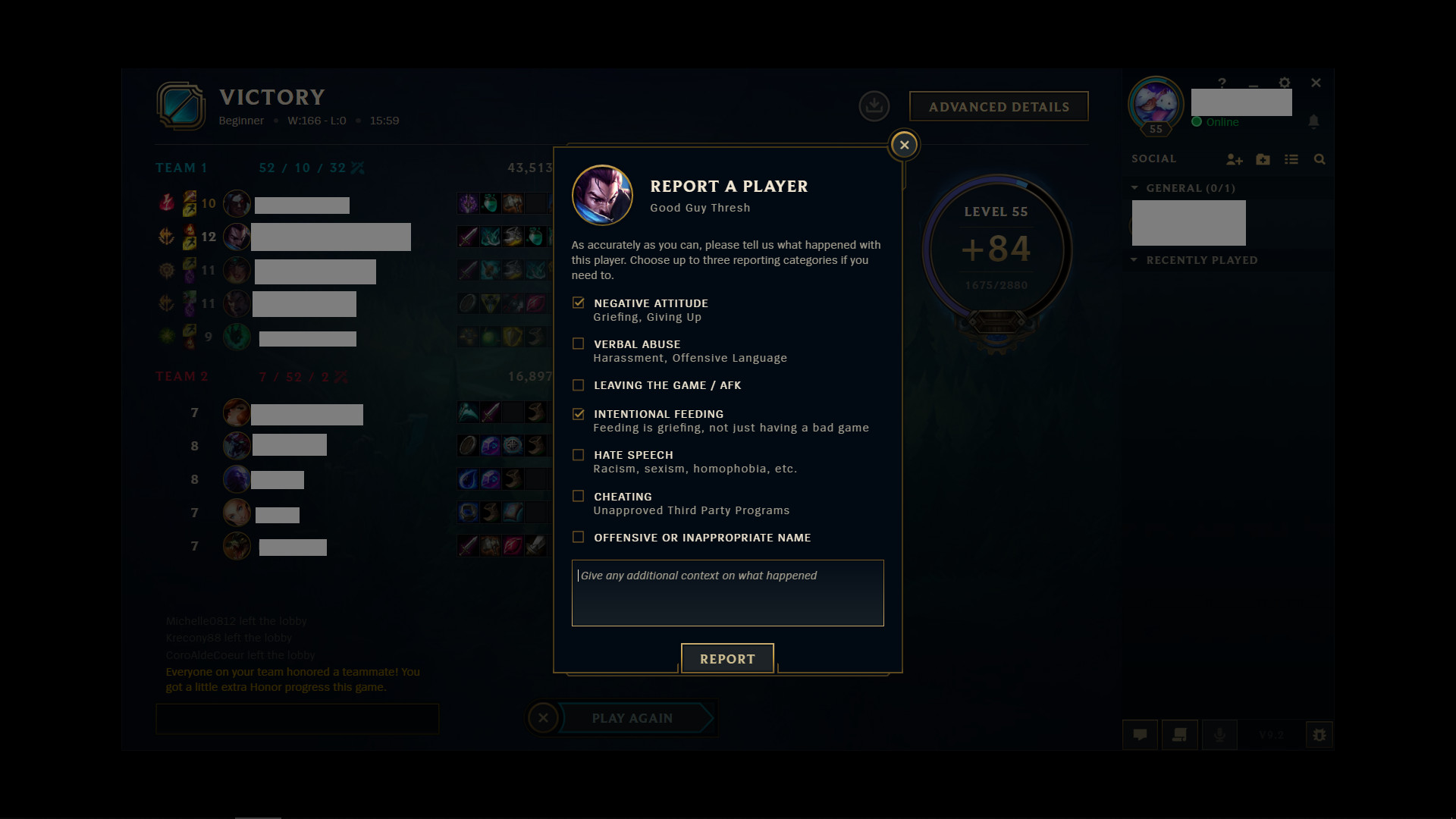Report a bug using the bug icon
The height and width of the screenshot is (819, 1456).
click(x=1319, y=735)
